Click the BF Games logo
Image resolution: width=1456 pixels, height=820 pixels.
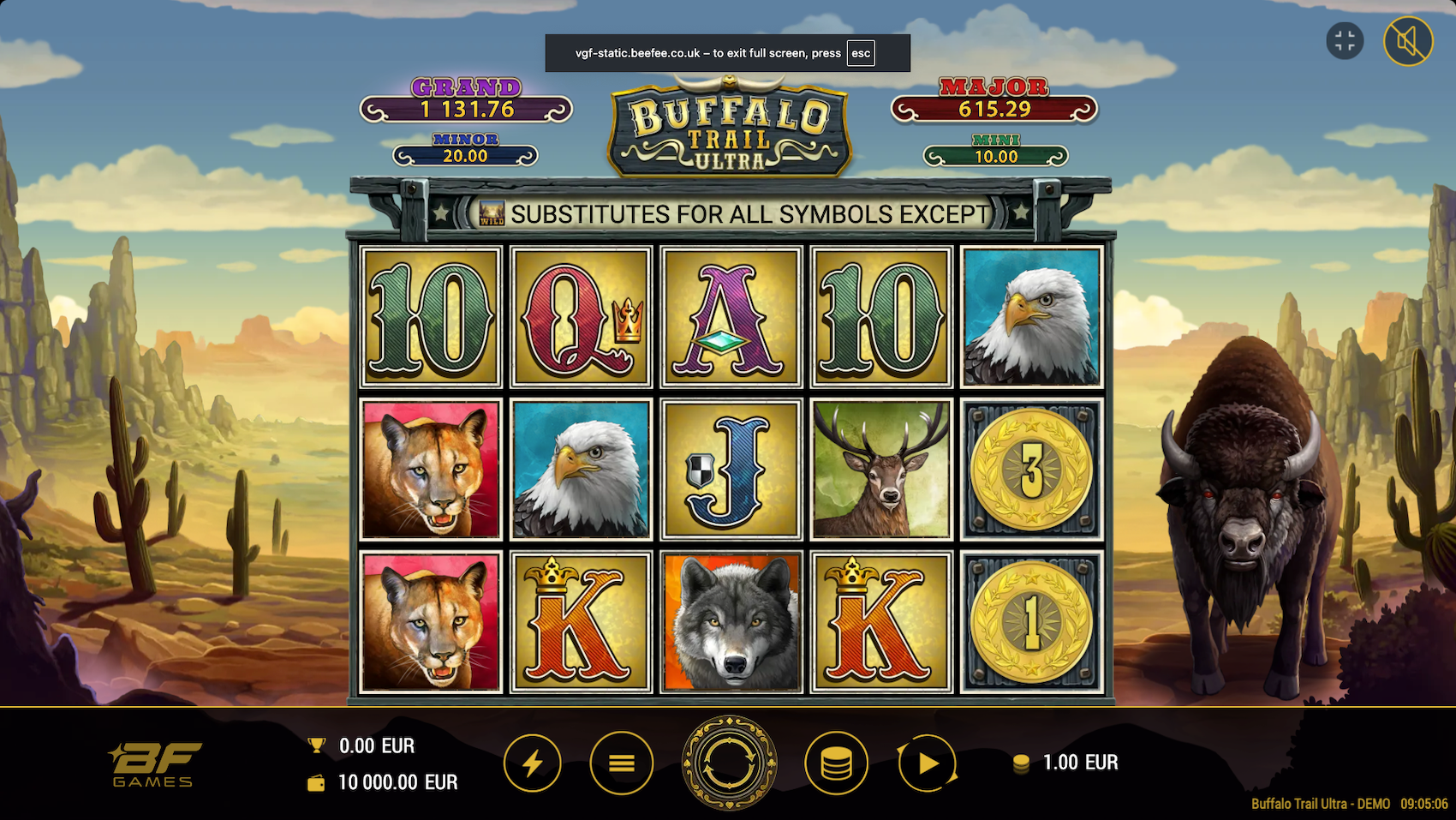pos(154,761)
